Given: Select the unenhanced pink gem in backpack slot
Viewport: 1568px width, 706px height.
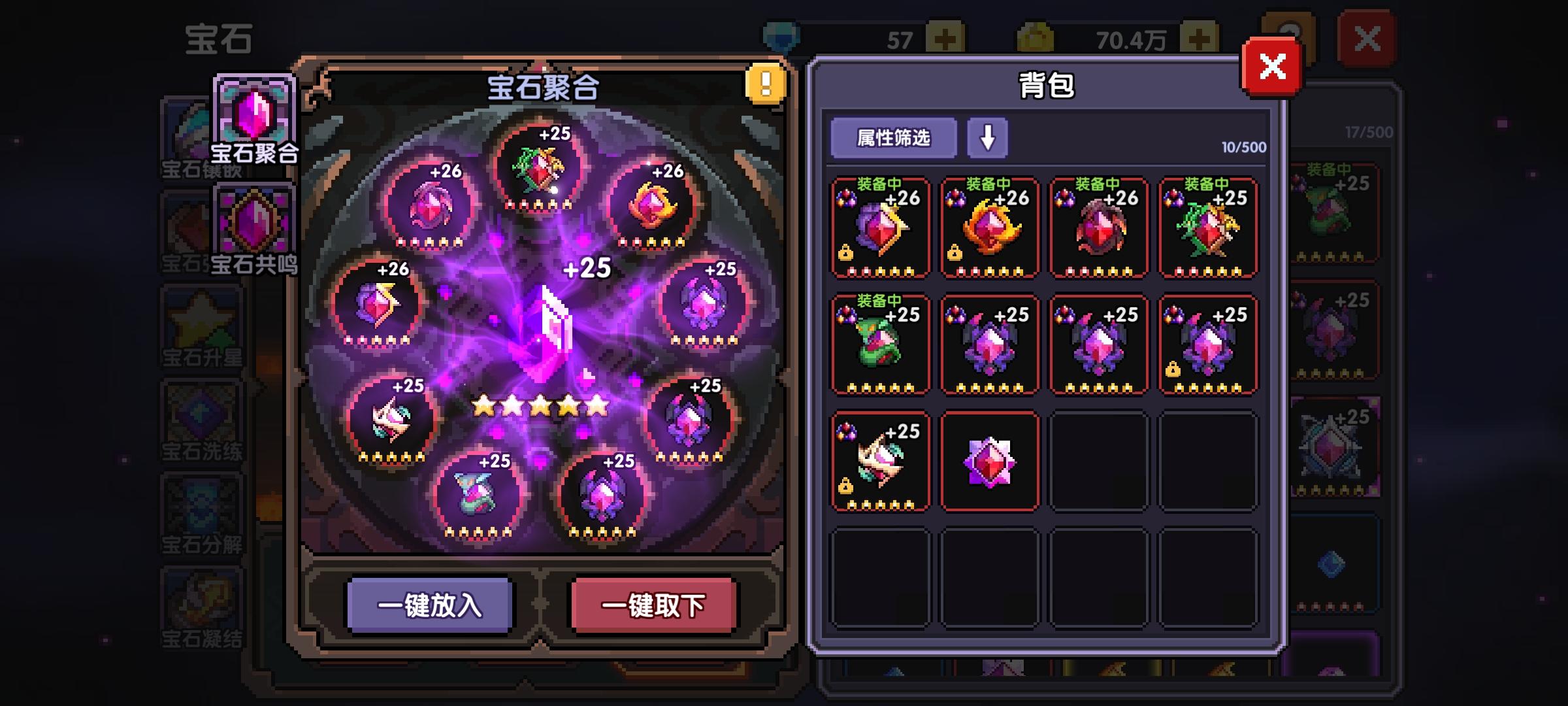Looking at the screenshot, I should pyautogui.click(x=989, y=461).
